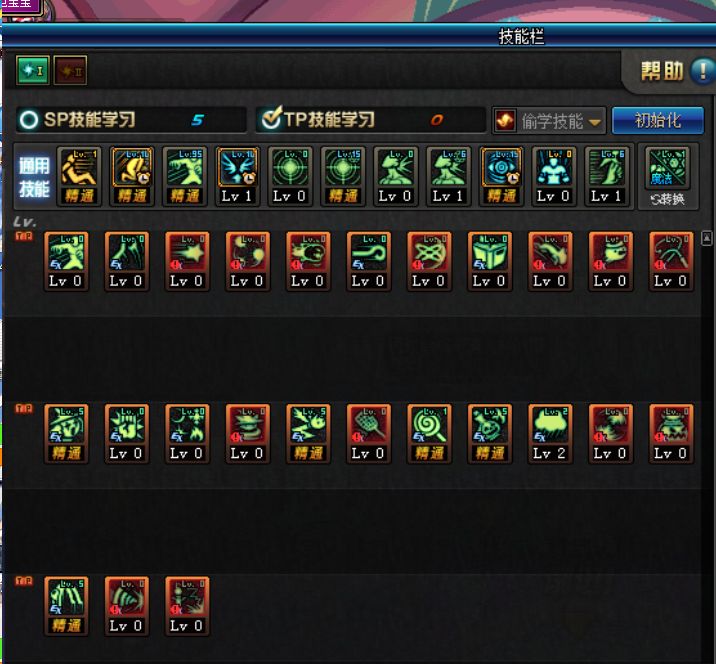Open the 偷学技能 dropdown
This screenshot has height=664, width=716.
point(550,121)
